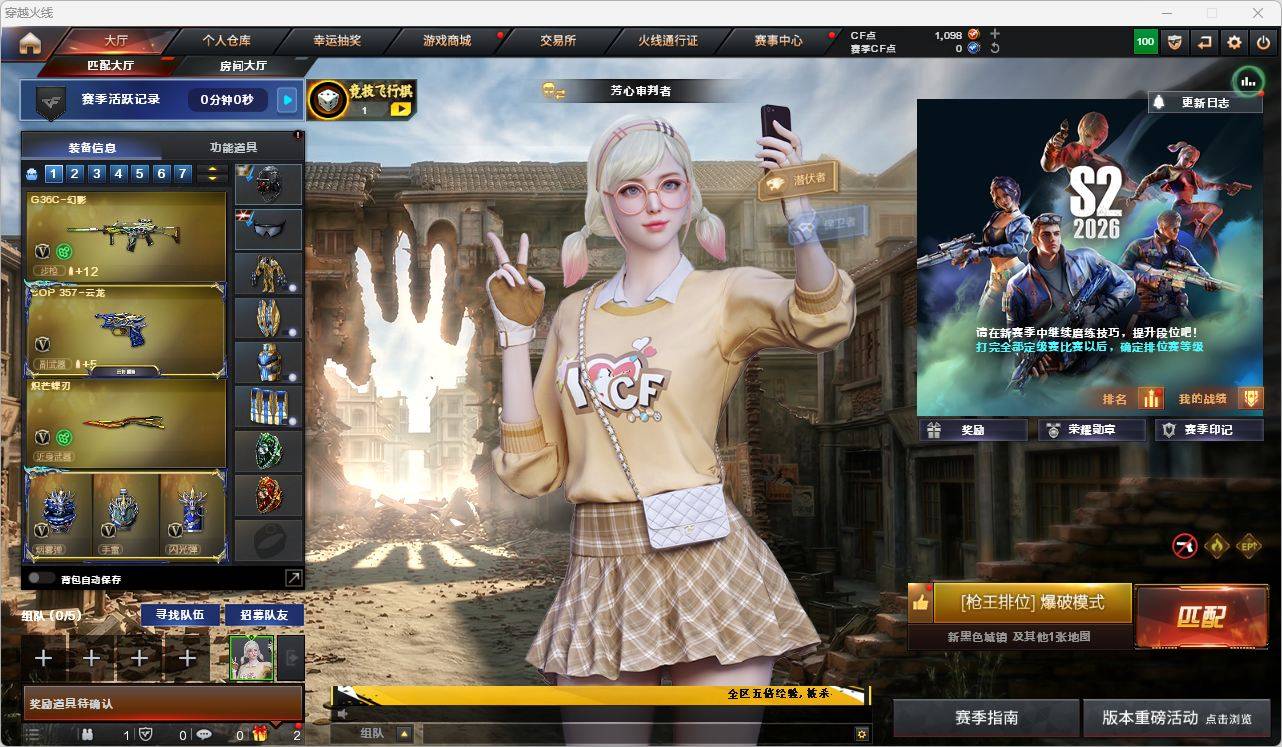
Task: Open the gift box icon showing 2 notifications
Action: point(261,735)
